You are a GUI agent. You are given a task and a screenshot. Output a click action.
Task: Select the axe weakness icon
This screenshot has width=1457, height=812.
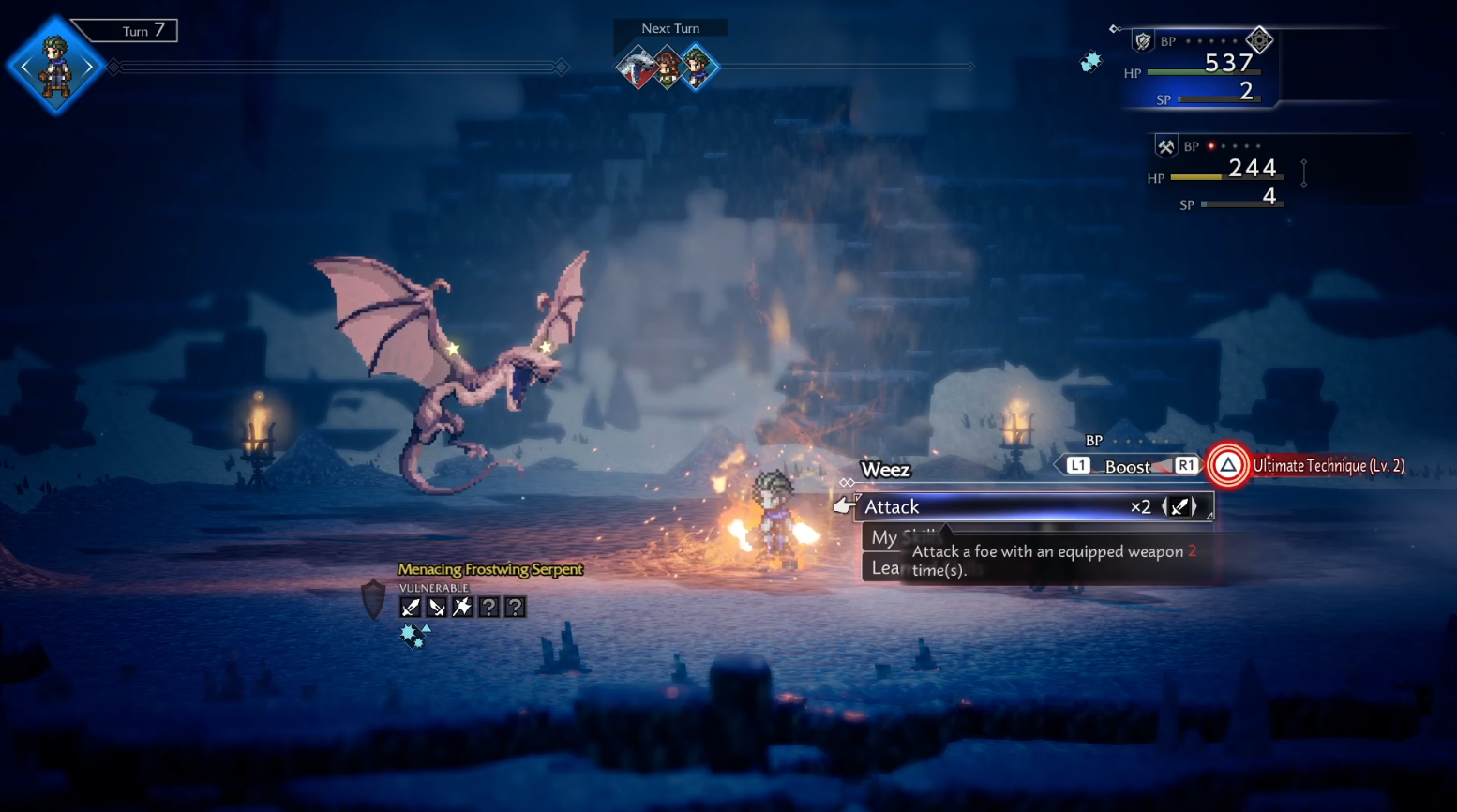tap(462, 608)
